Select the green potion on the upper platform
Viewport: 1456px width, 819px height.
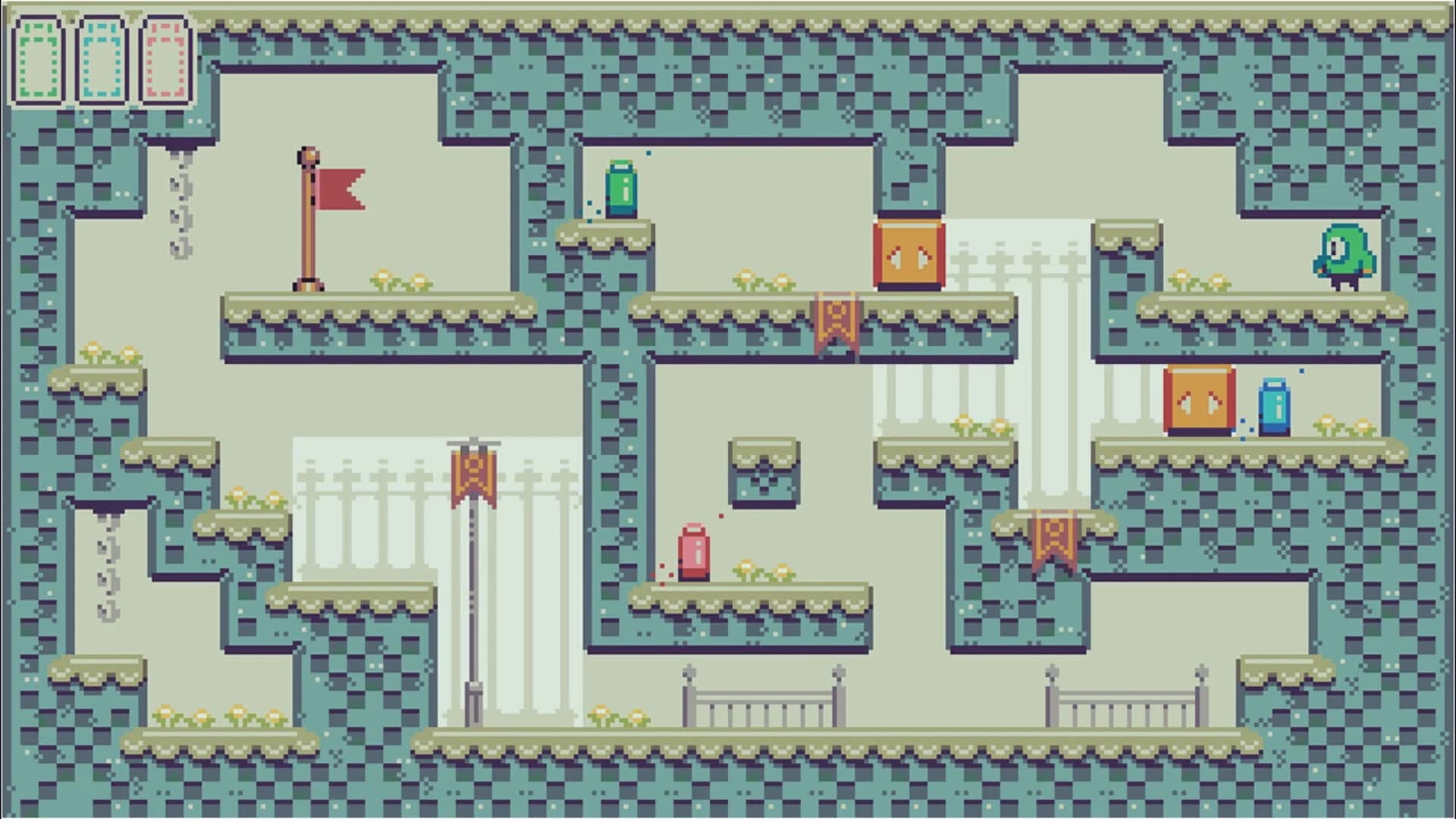click(x=620, y=186)
